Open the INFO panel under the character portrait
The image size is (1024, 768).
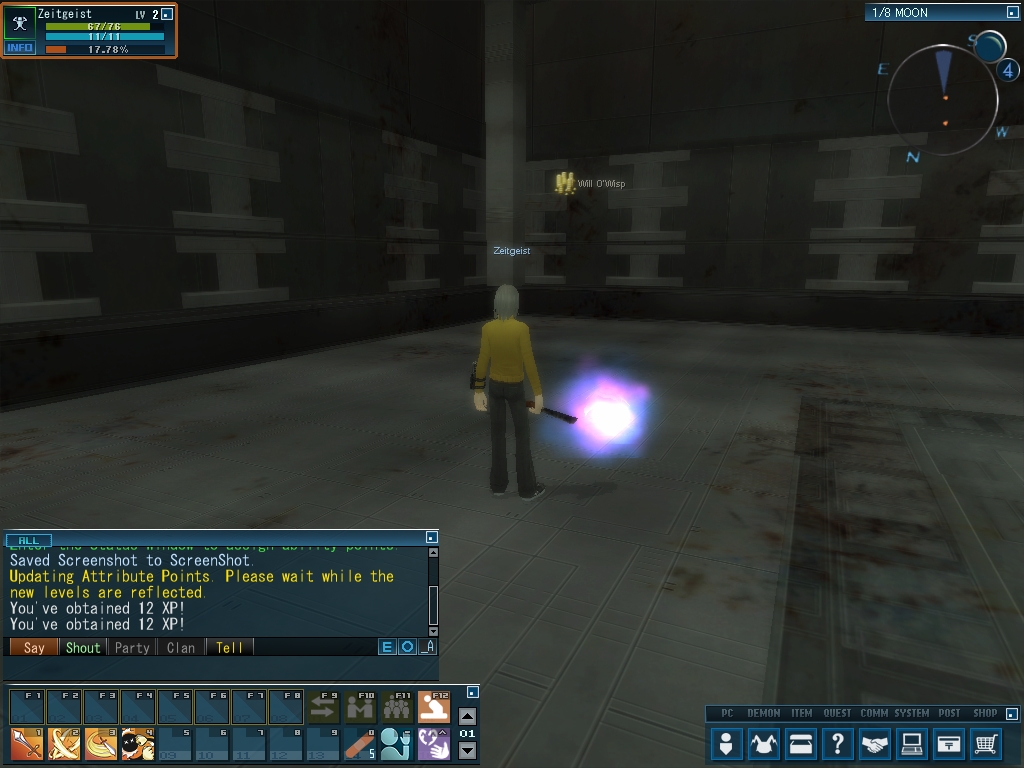(x=20, y=48)
